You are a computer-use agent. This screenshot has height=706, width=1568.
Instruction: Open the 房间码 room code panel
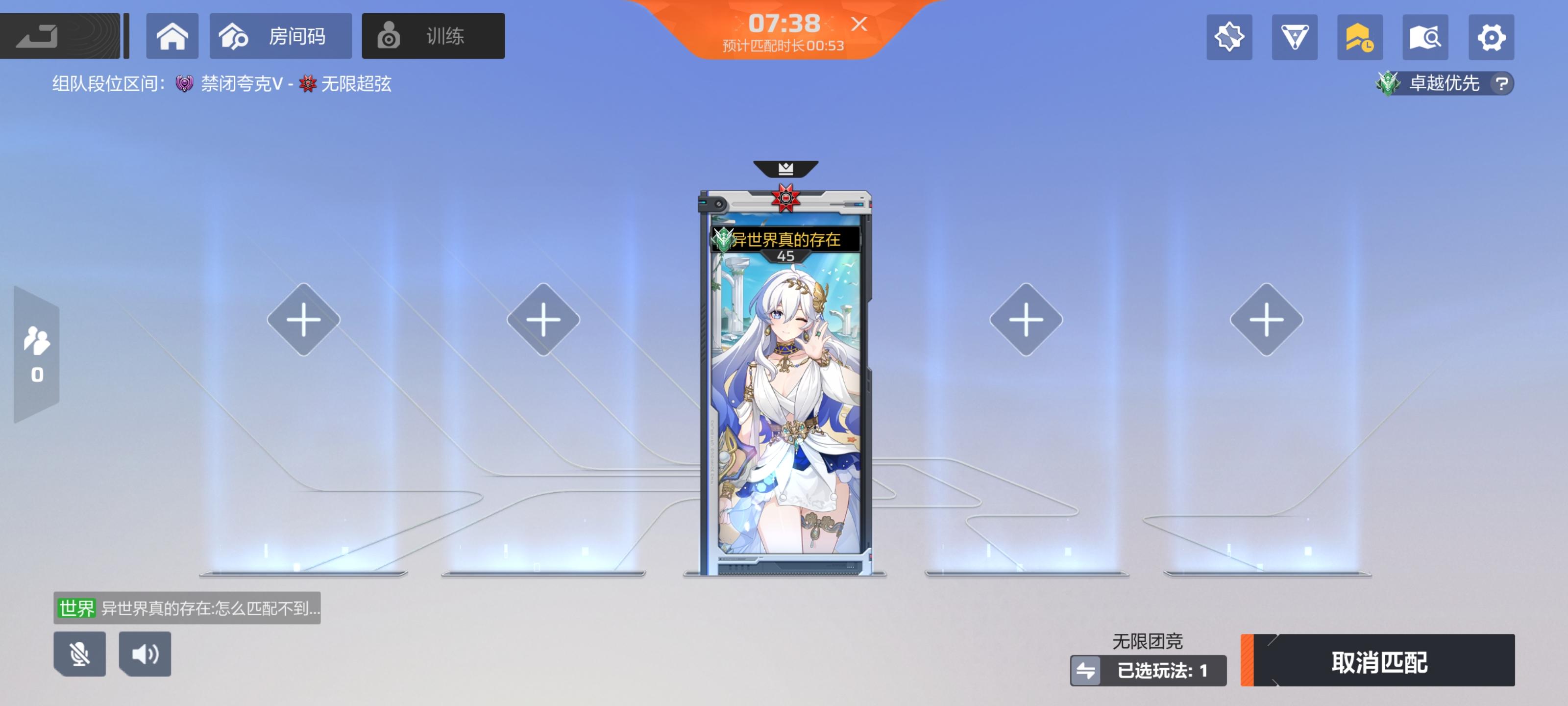(280, 36)
